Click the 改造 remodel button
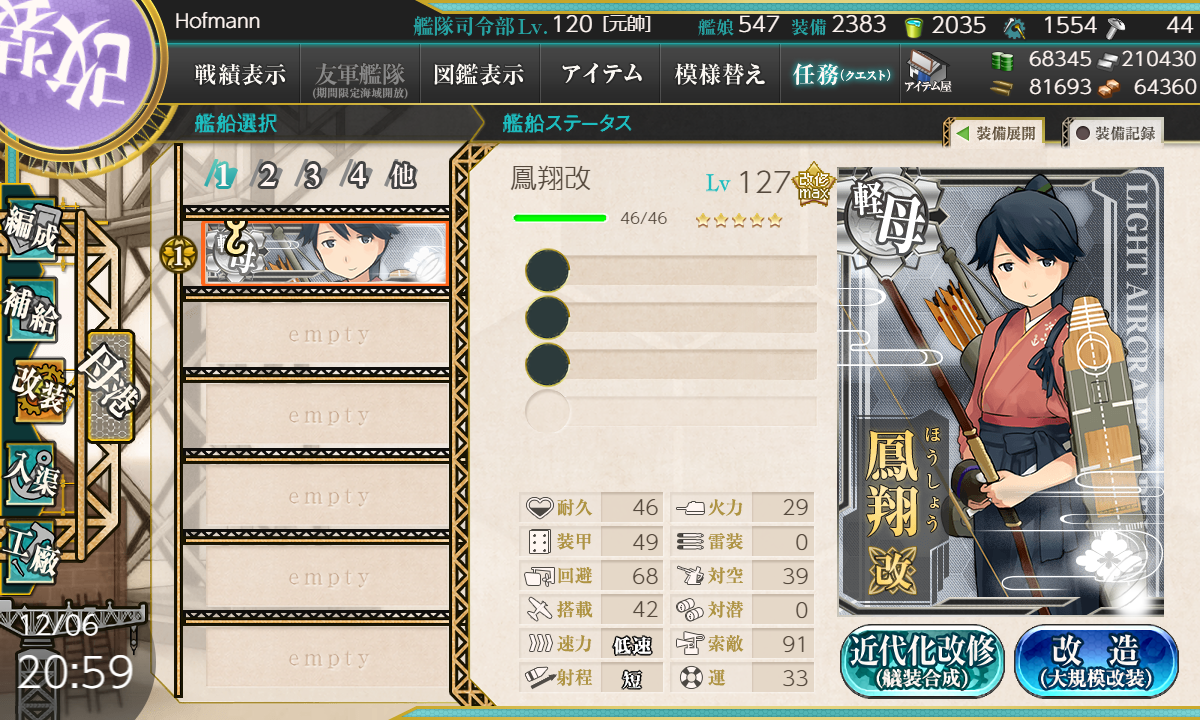The image size is (1200, 720). pyautogui.click(x=1096, y=661)
